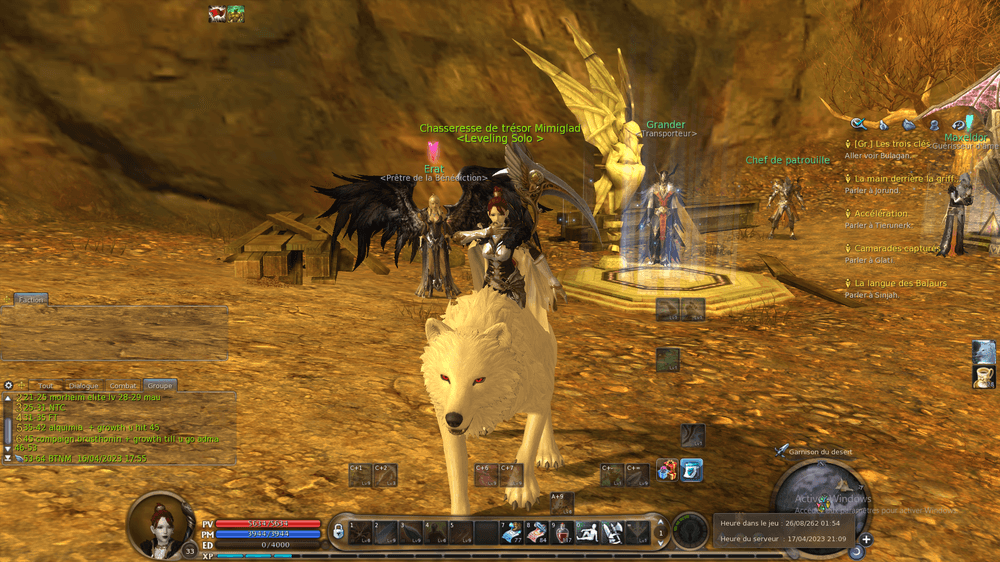Open the Dialogue chat tab
The height and width of the screenshot is (562, 1000).
click(84, 385)
